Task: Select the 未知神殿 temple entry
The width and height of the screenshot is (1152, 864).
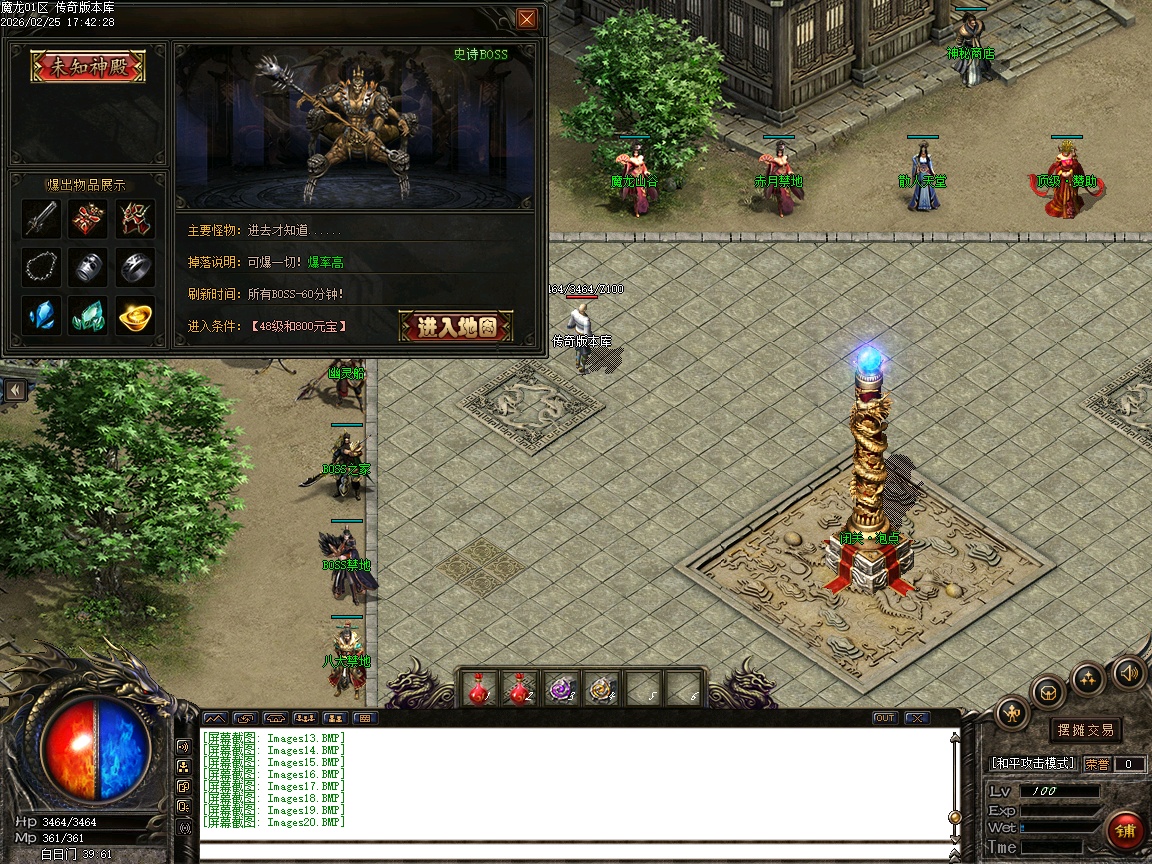Action: tap(88, 67)
